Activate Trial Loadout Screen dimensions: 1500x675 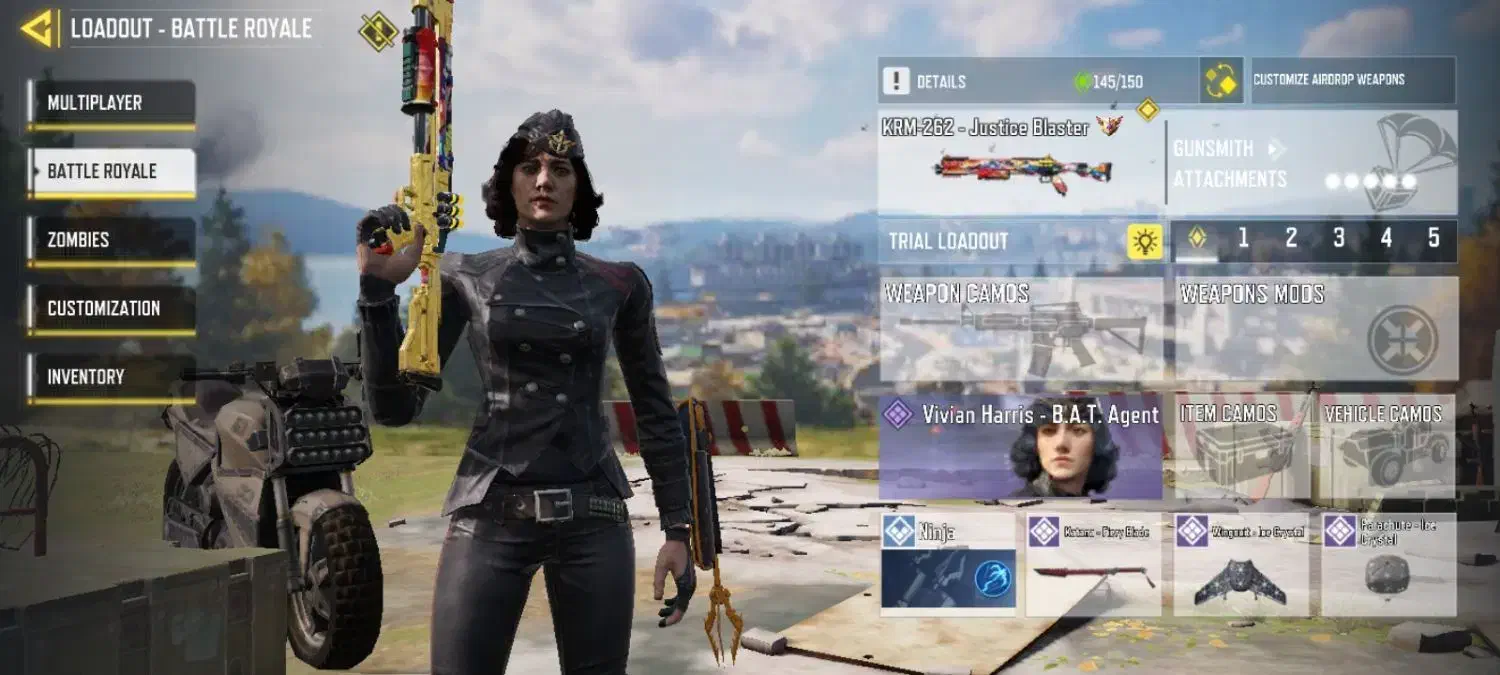tap(1020, 241)
